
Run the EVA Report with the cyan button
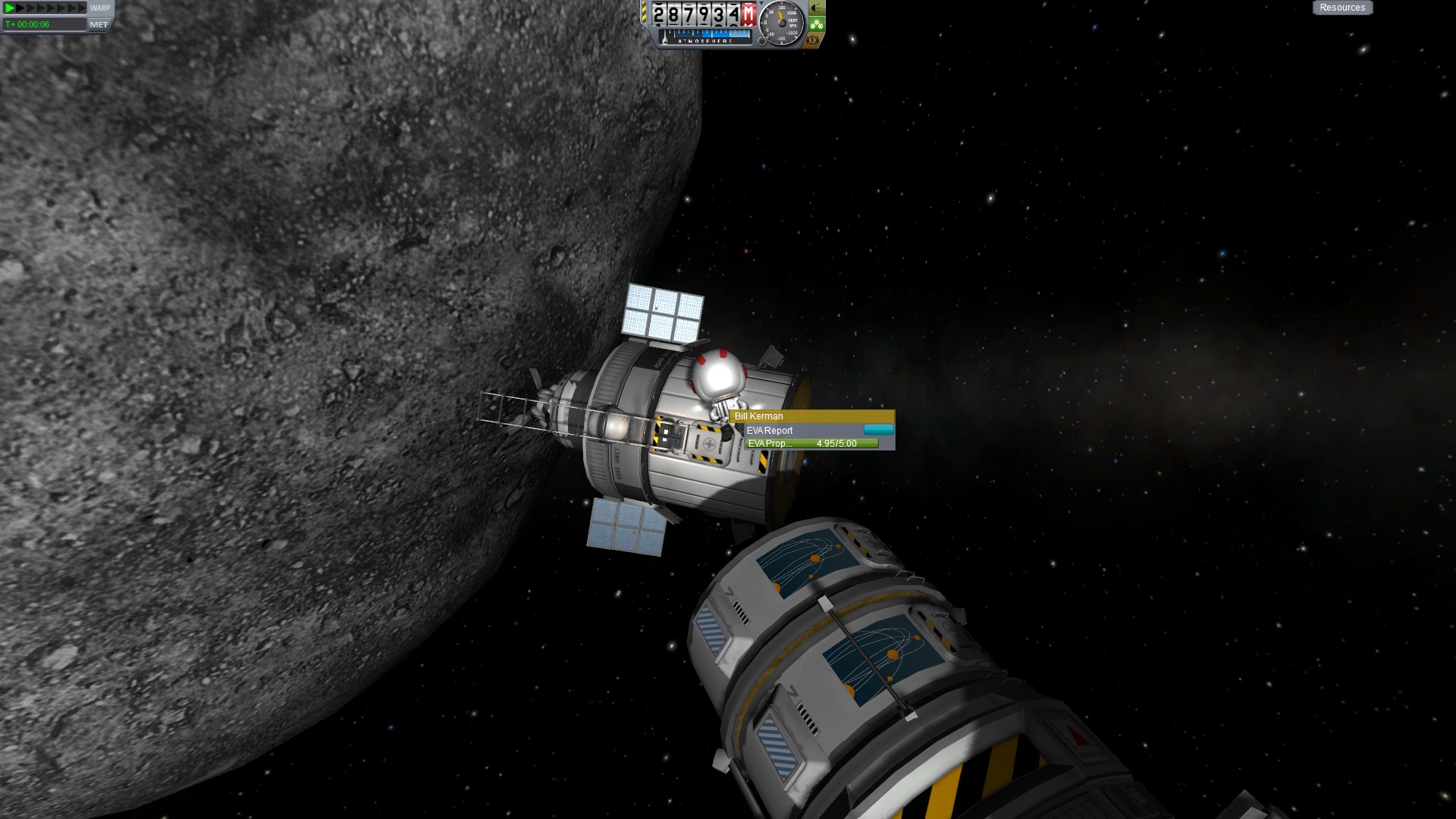pyautogui.click(x=878, y=430)
